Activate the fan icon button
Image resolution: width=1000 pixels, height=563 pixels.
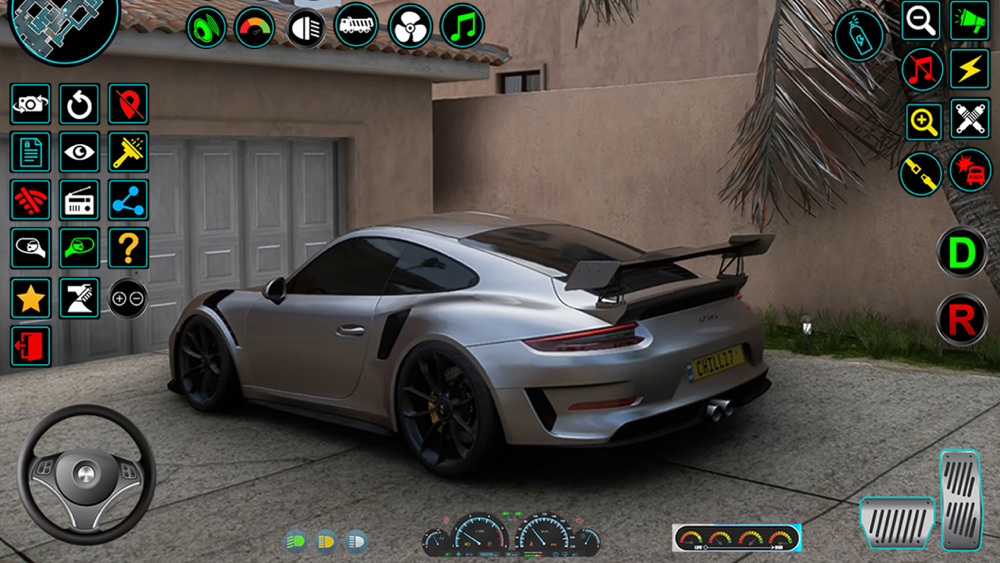pos(410,26)
